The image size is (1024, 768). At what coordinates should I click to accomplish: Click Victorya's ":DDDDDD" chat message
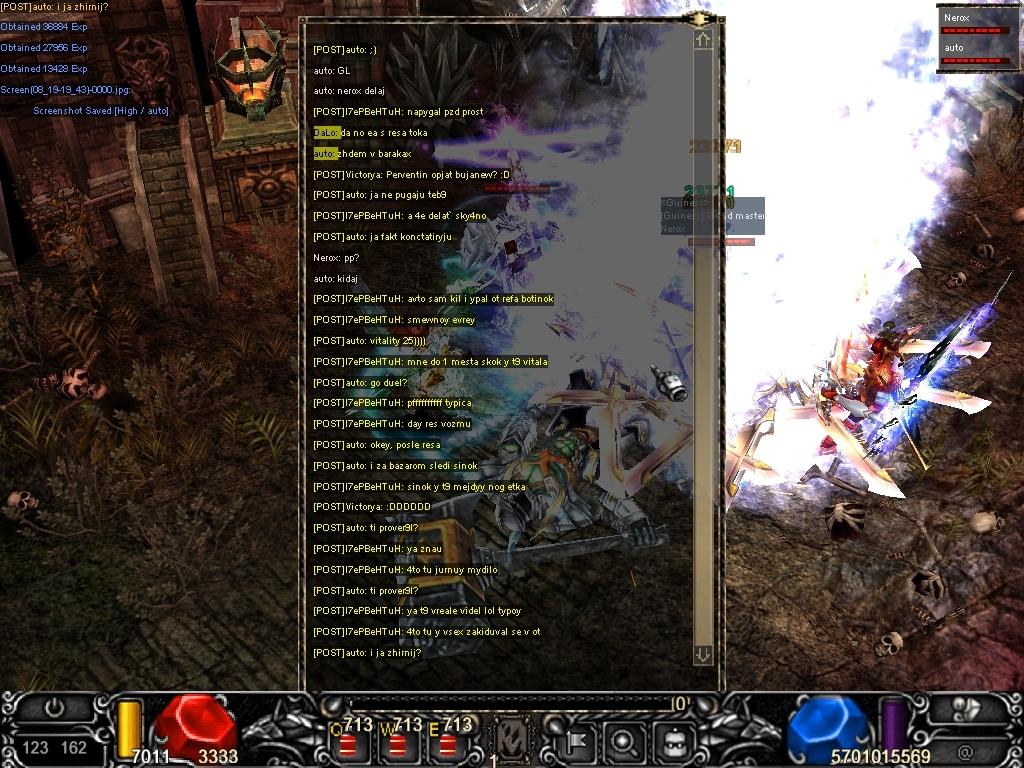(x=372, y=507)
